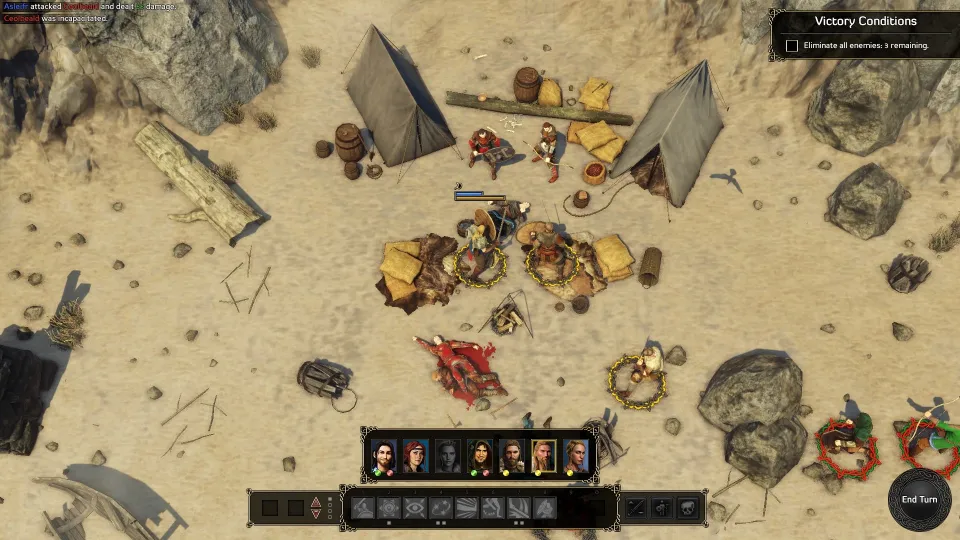960x540 pixels.
Task: Activate the radiating lines ability icon
Action: pos(466,508)
